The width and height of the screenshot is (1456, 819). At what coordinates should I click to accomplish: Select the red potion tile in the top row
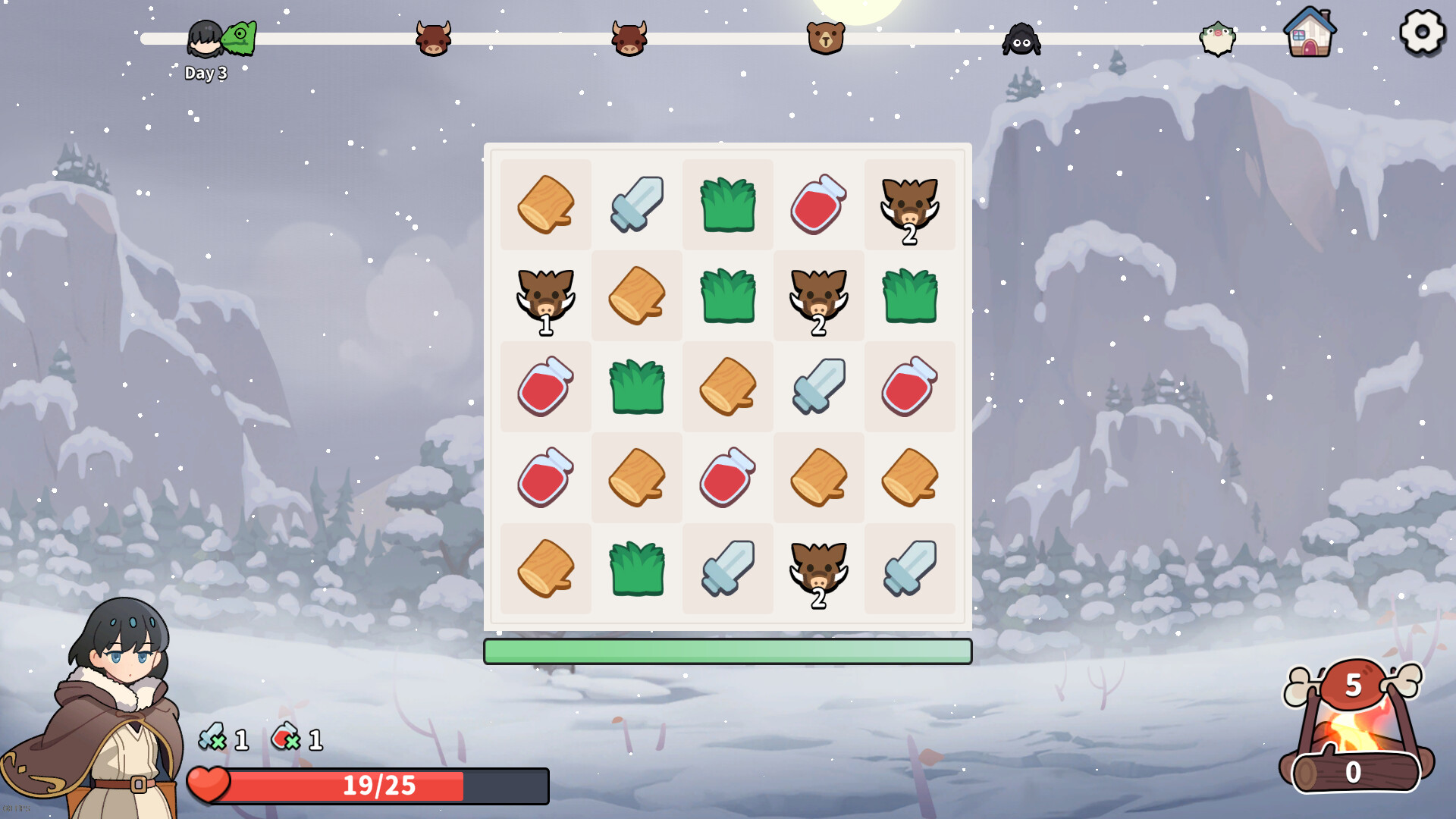point(818,205)
